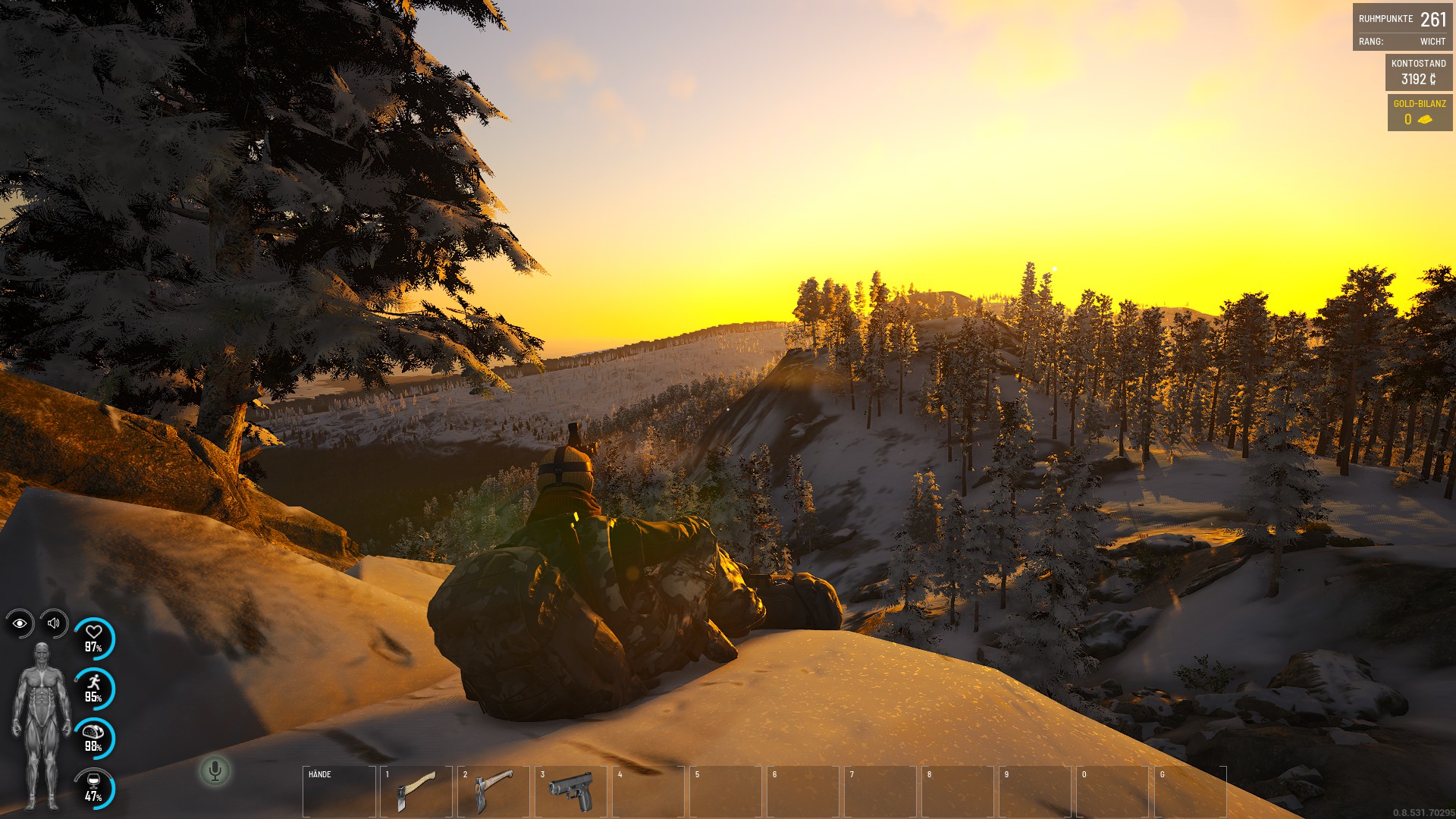Equip the pistol in hotbar slot 3
1456x819 pixels.
tap(570, 791)
